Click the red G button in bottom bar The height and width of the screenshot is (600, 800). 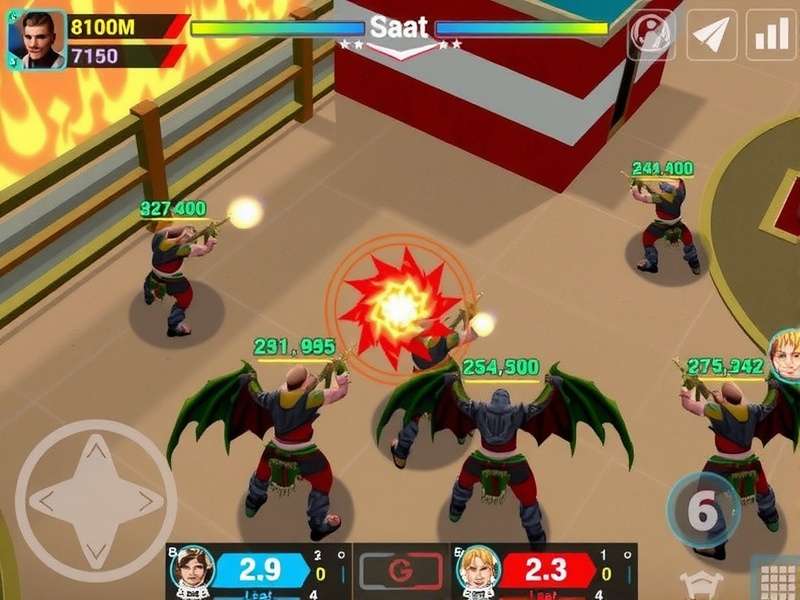pyautogui.click(x=400, y=572)
